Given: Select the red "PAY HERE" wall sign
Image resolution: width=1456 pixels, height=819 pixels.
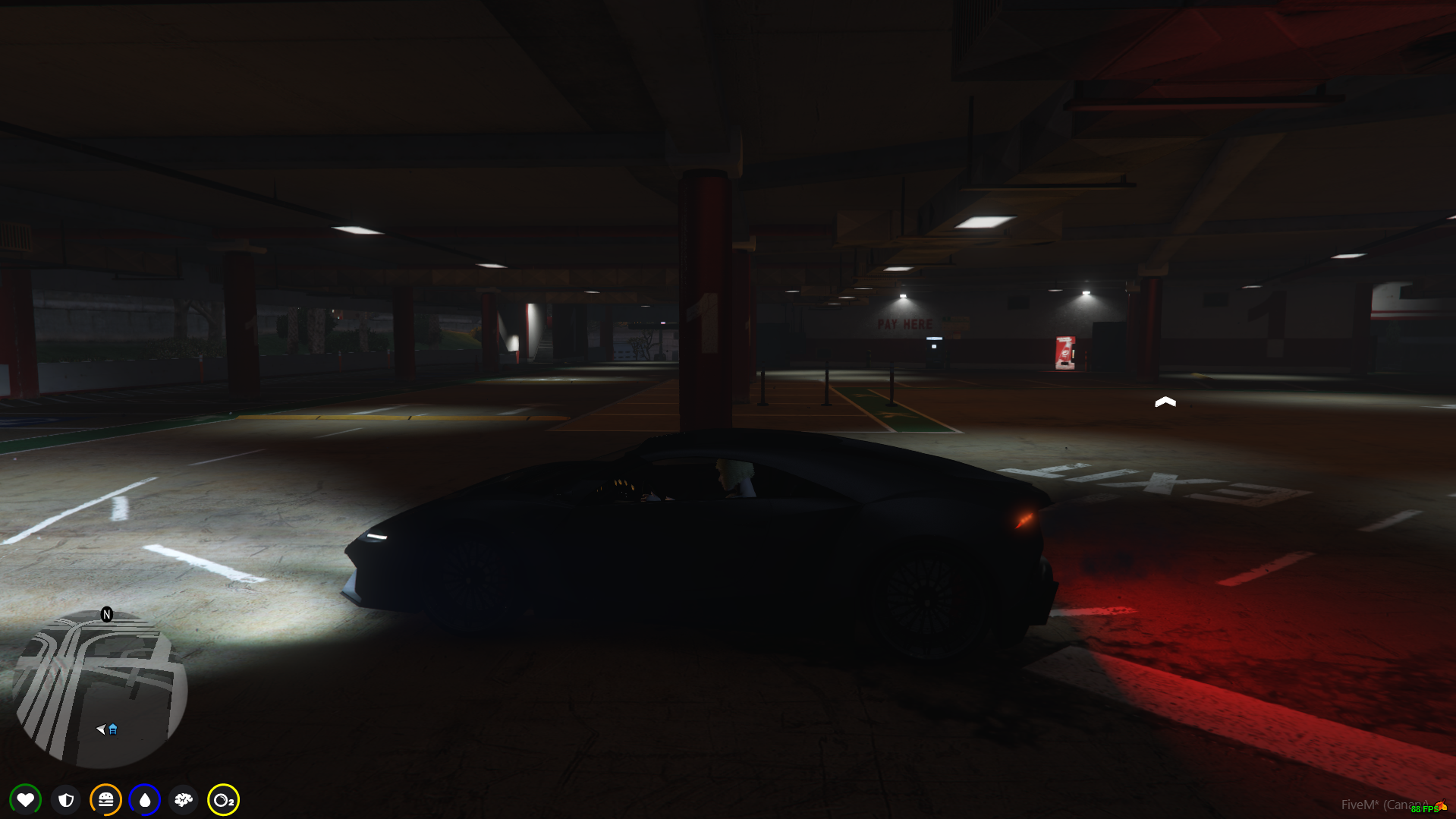Looking at the screenshot, I should pyautogui.click(x=904, y=324).
